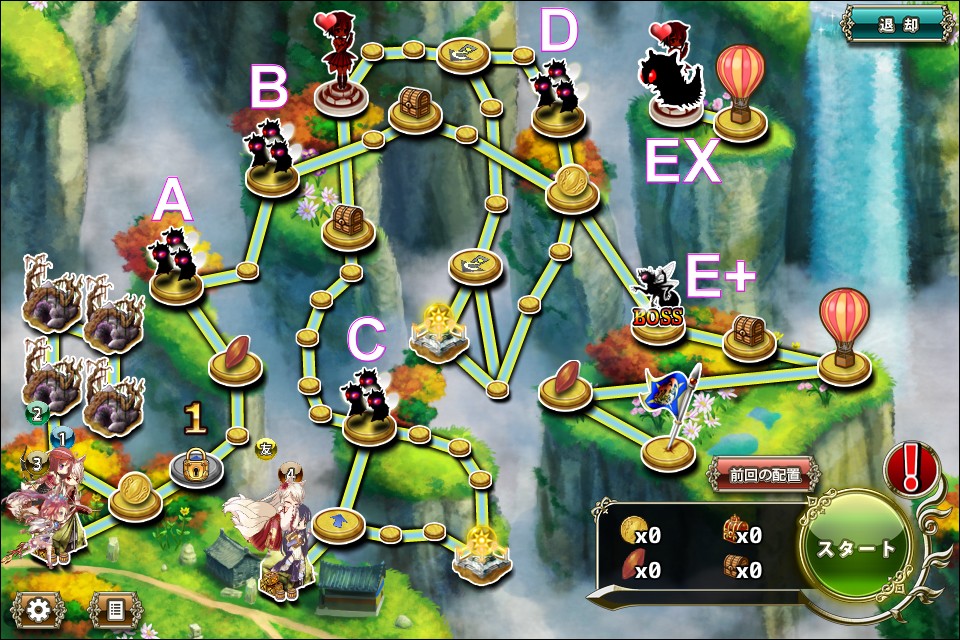Open the gear settings icon
960x640 pixels.
[x=38, y=608]
